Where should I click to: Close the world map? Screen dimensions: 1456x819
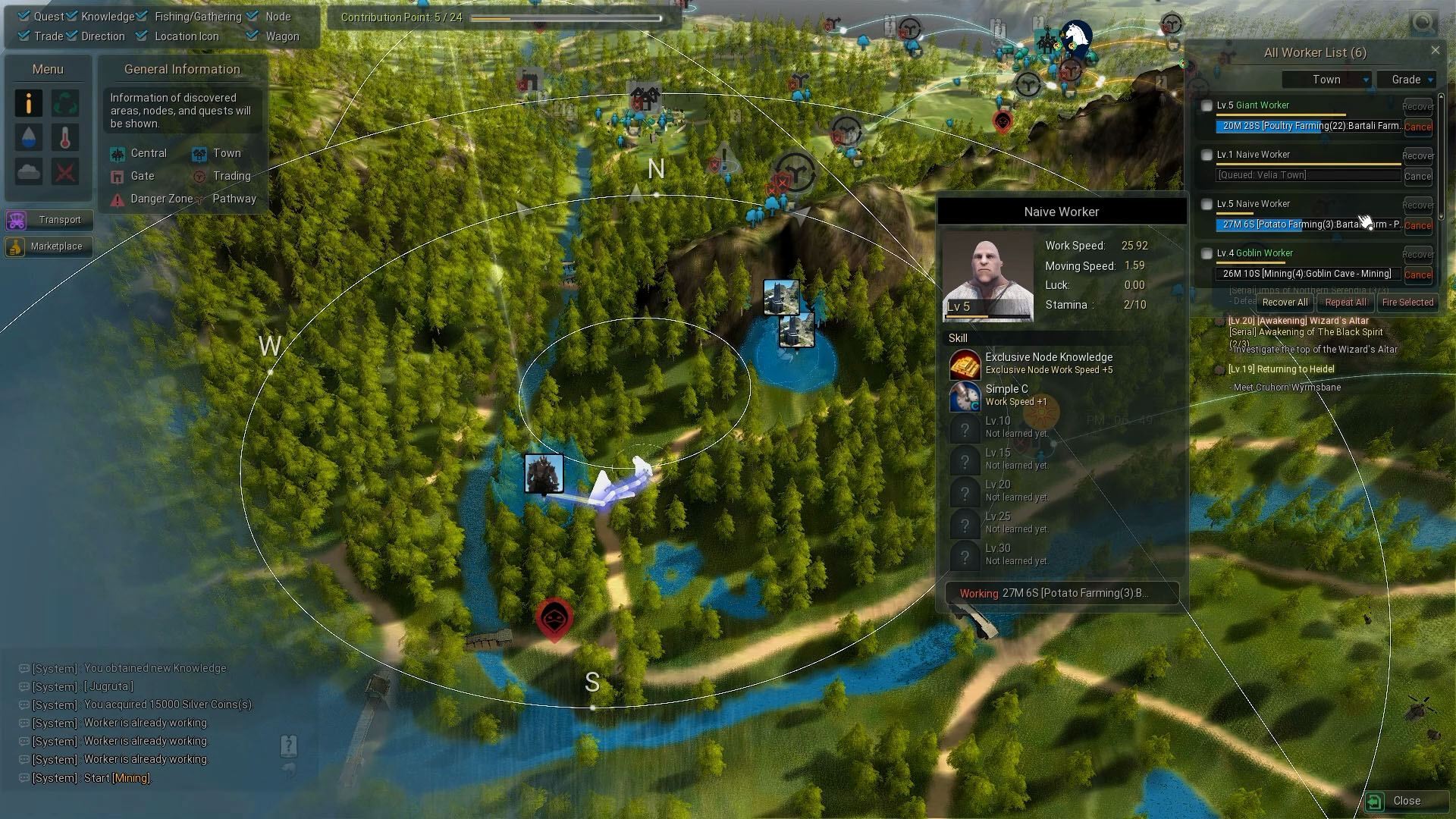pos(1400,801)
